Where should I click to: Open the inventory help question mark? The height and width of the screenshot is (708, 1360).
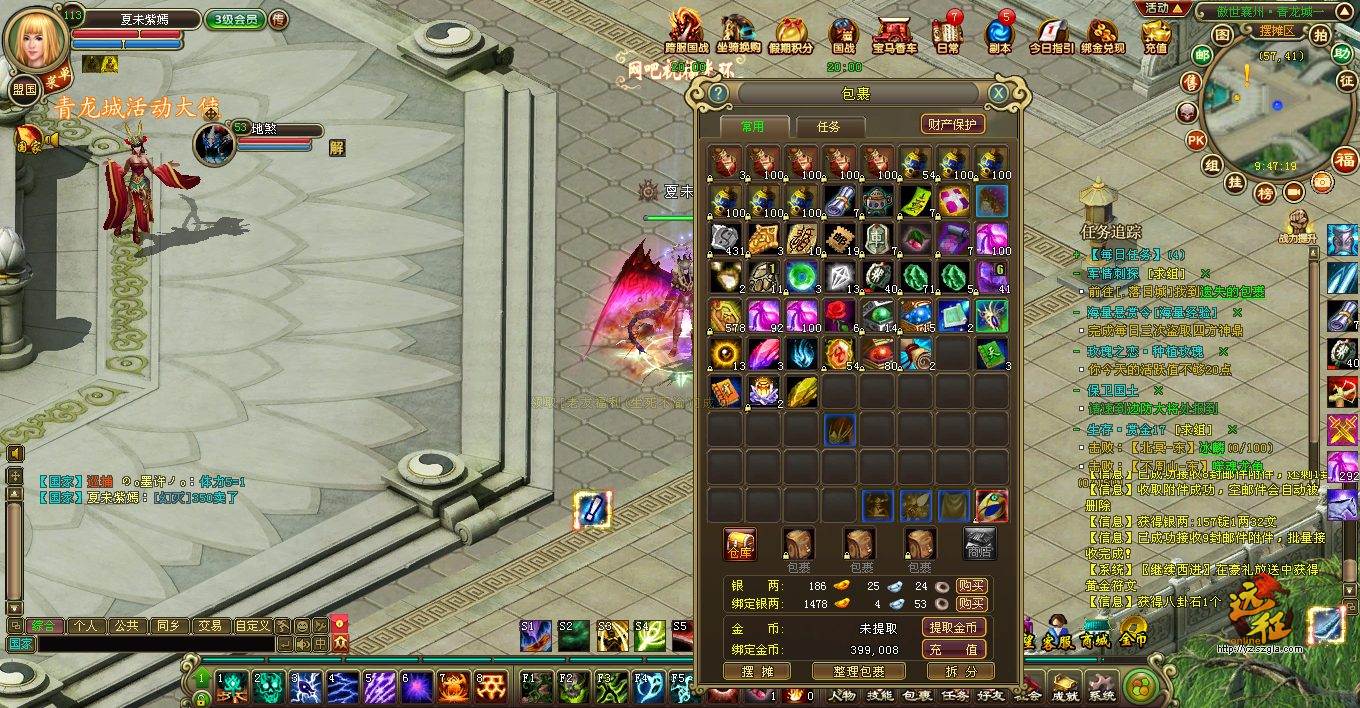coord(717,94)
